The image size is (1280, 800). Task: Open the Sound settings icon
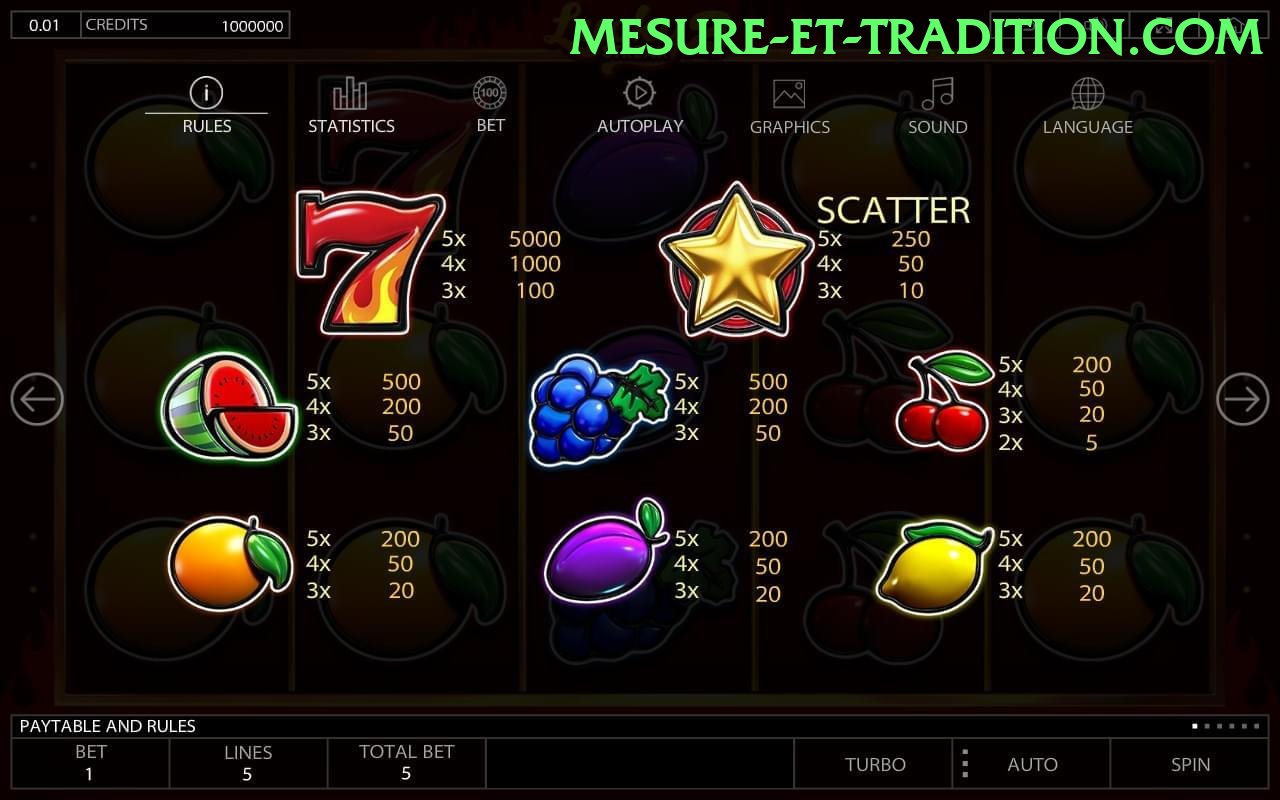pyautogui.click(x=936, y=91)
